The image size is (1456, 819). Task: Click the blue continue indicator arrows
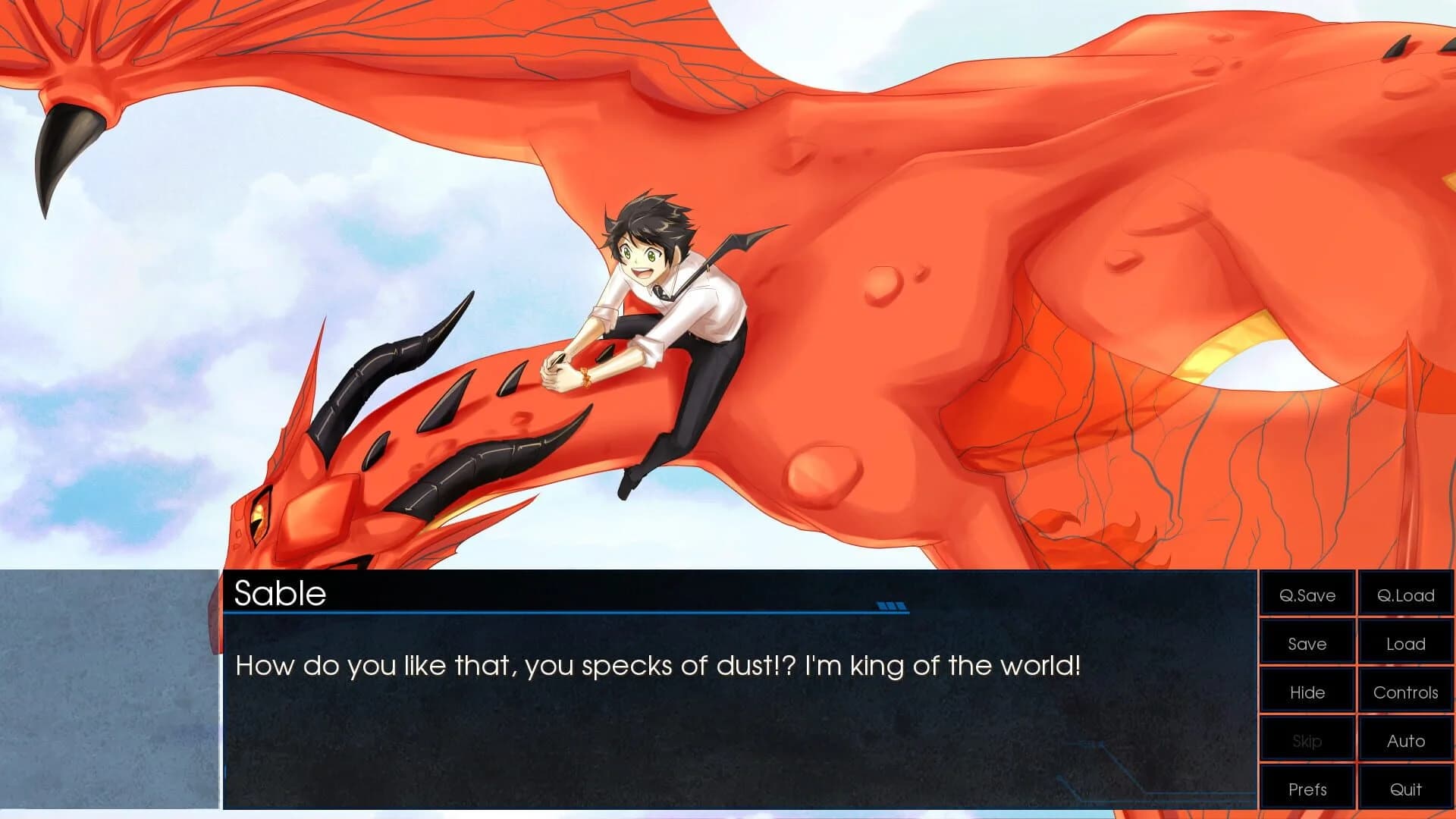tap(893, 606)
